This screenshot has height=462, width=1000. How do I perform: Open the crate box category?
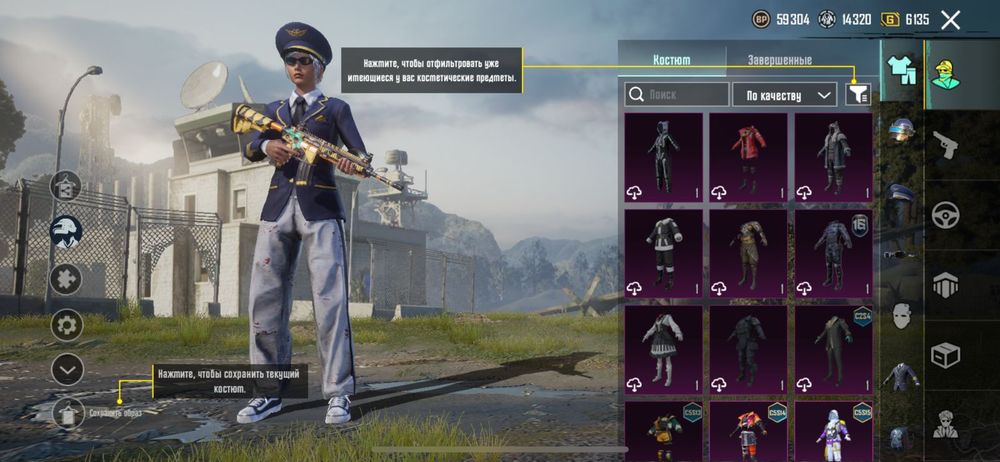(946, 354)
